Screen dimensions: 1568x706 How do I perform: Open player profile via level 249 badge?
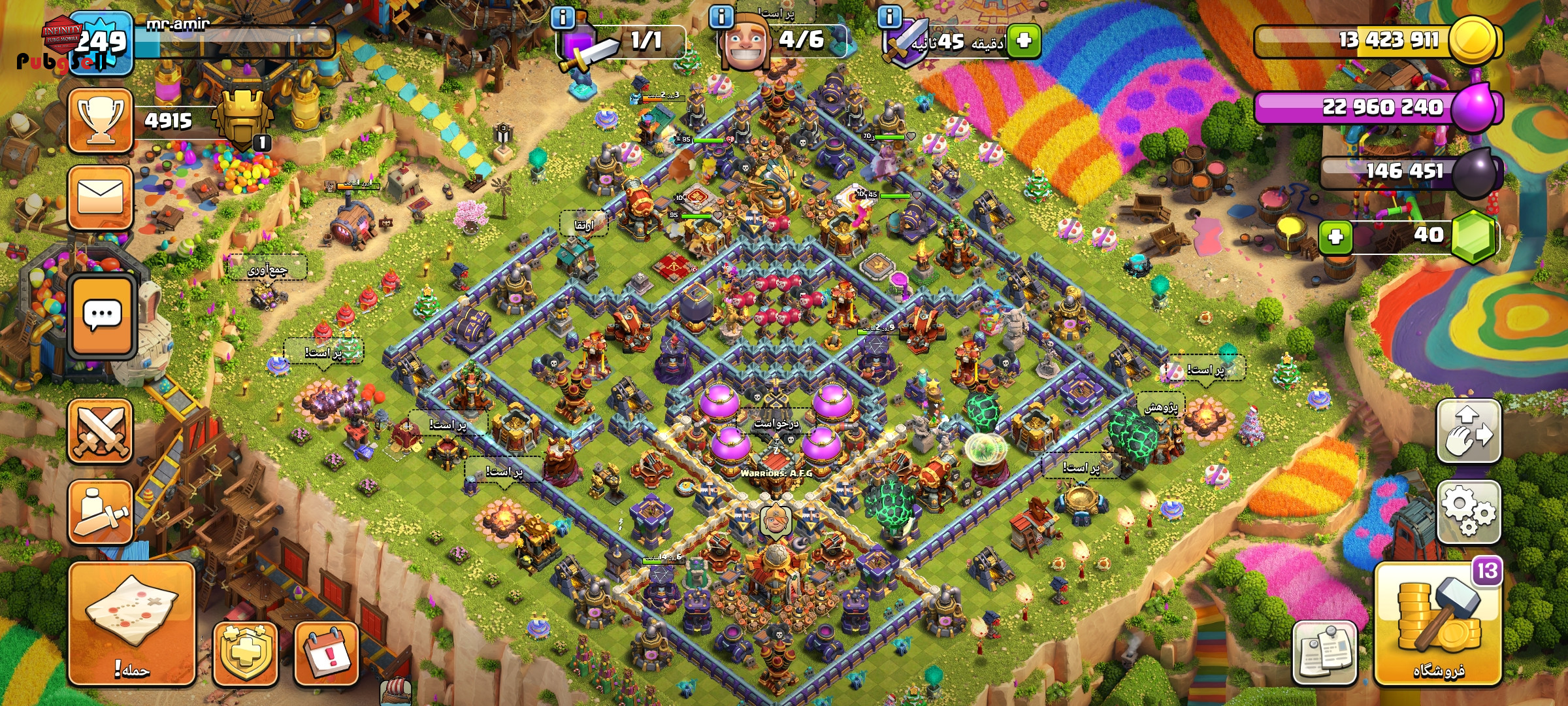[x=101, y=43]
